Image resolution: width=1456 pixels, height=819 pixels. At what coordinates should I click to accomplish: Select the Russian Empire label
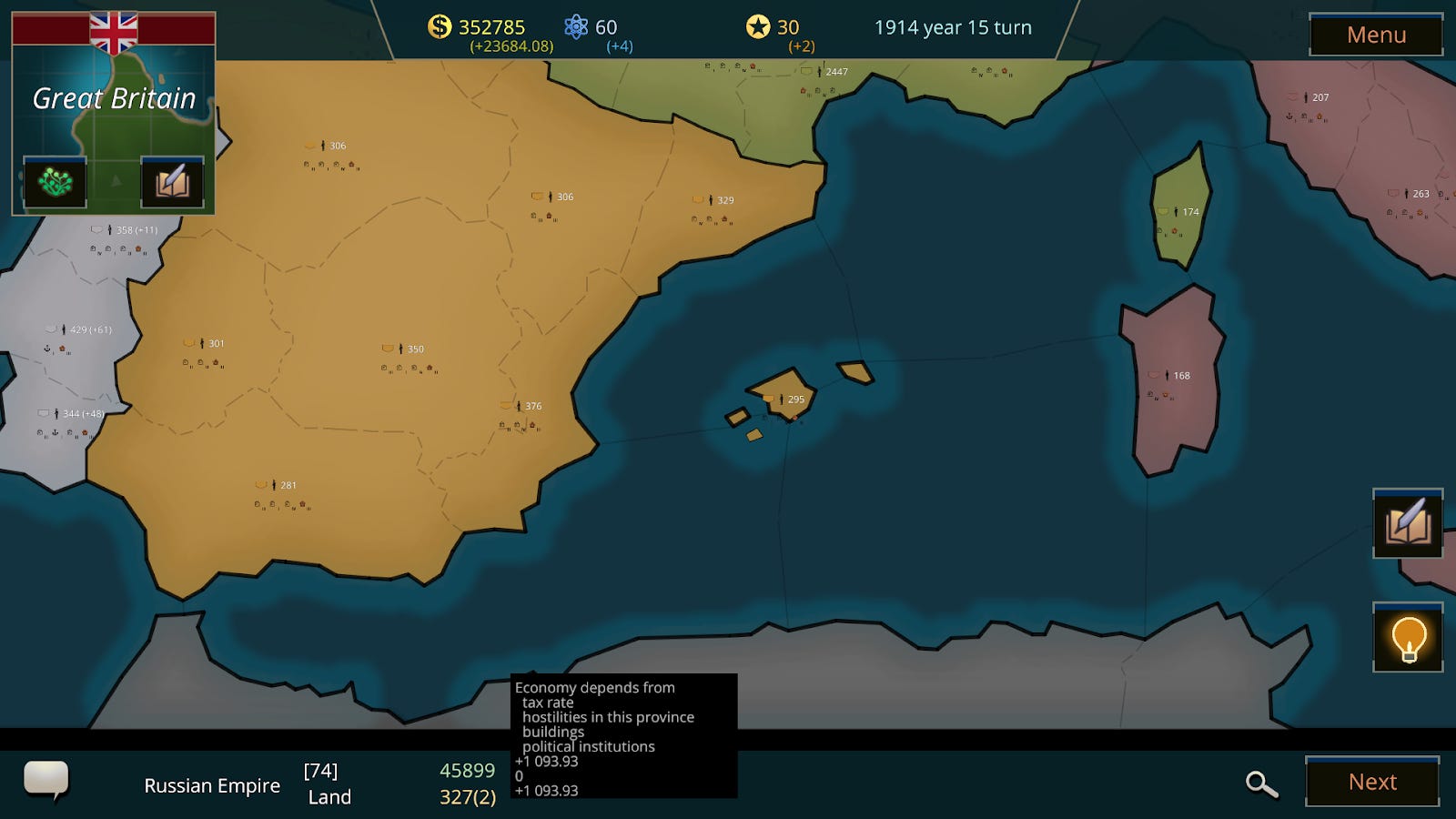[x=212, y=784]
